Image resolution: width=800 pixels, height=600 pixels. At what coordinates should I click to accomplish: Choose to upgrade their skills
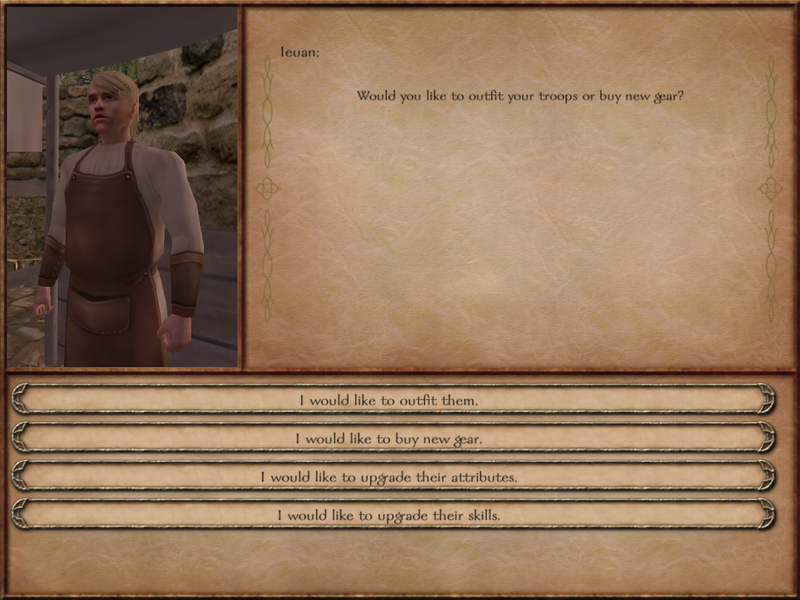[390, 515]
